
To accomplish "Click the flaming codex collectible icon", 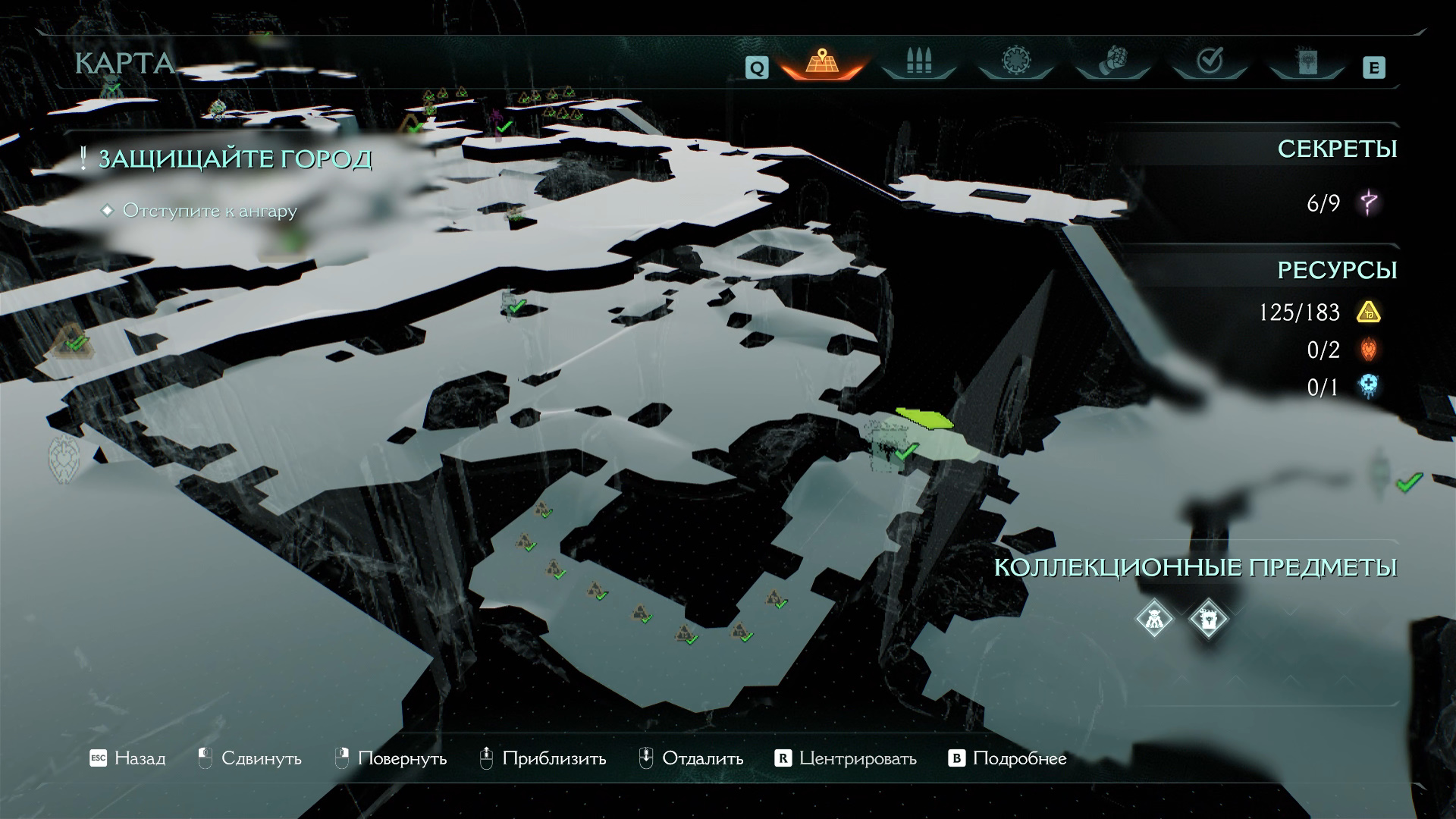I will 1208,619.
